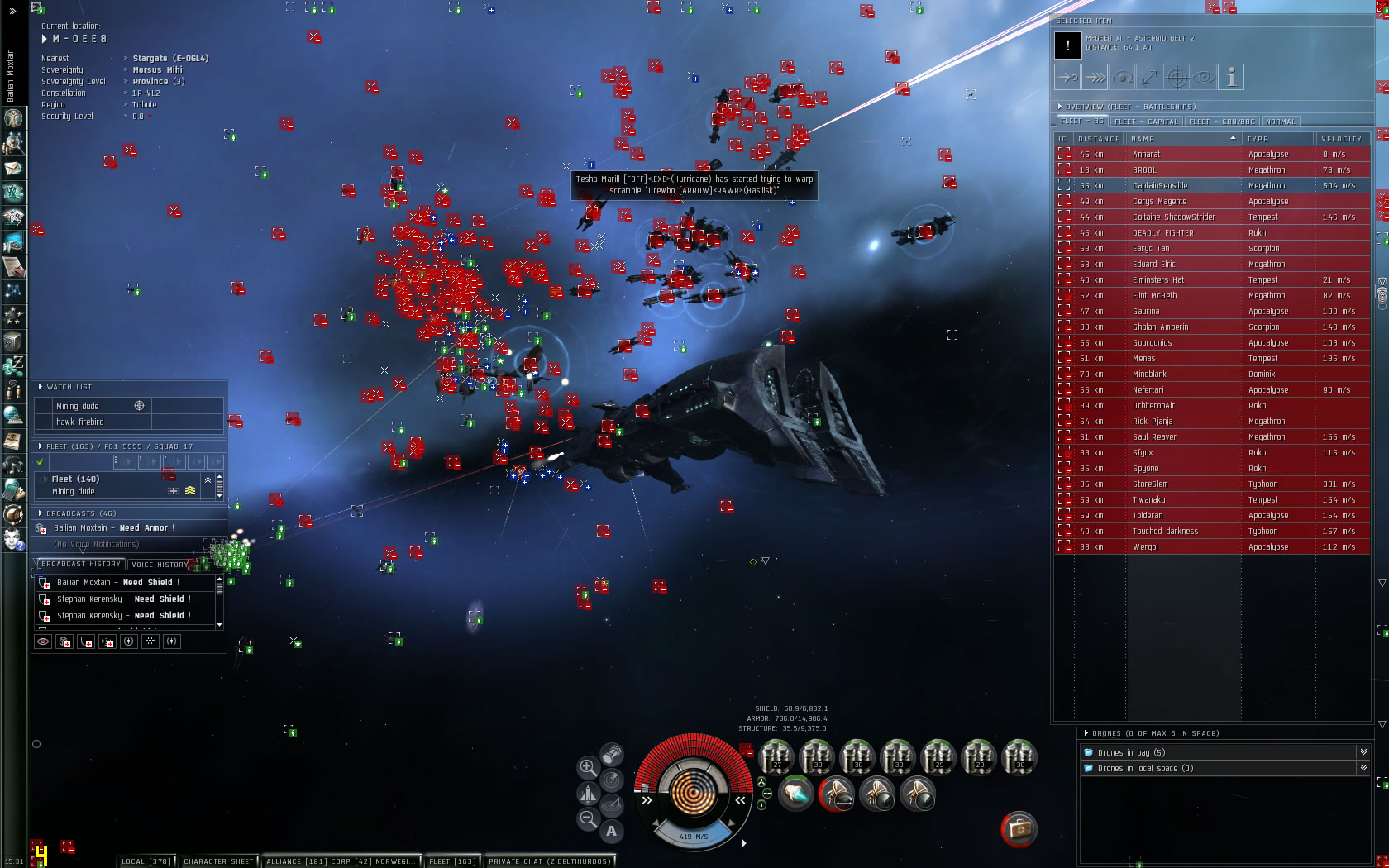1389x868 pixels.
Task: Broadcast Need Armor from the fleet buttons
Action: click(65, 641)
